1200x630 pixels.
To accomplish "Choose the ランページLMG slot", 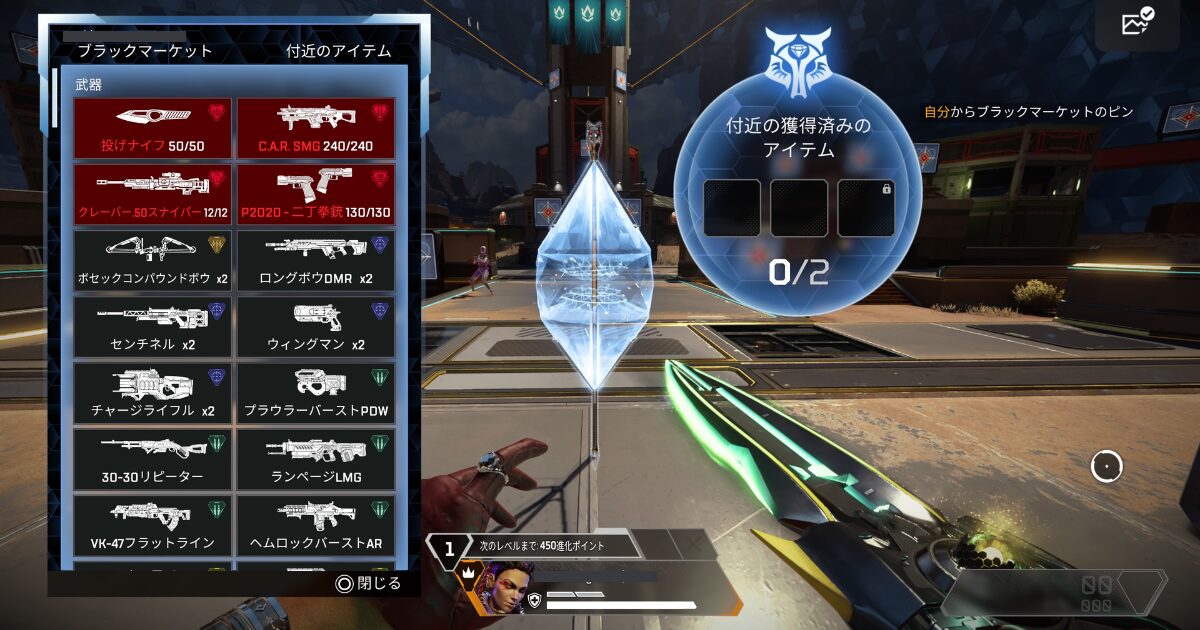I will coord(316,458).
